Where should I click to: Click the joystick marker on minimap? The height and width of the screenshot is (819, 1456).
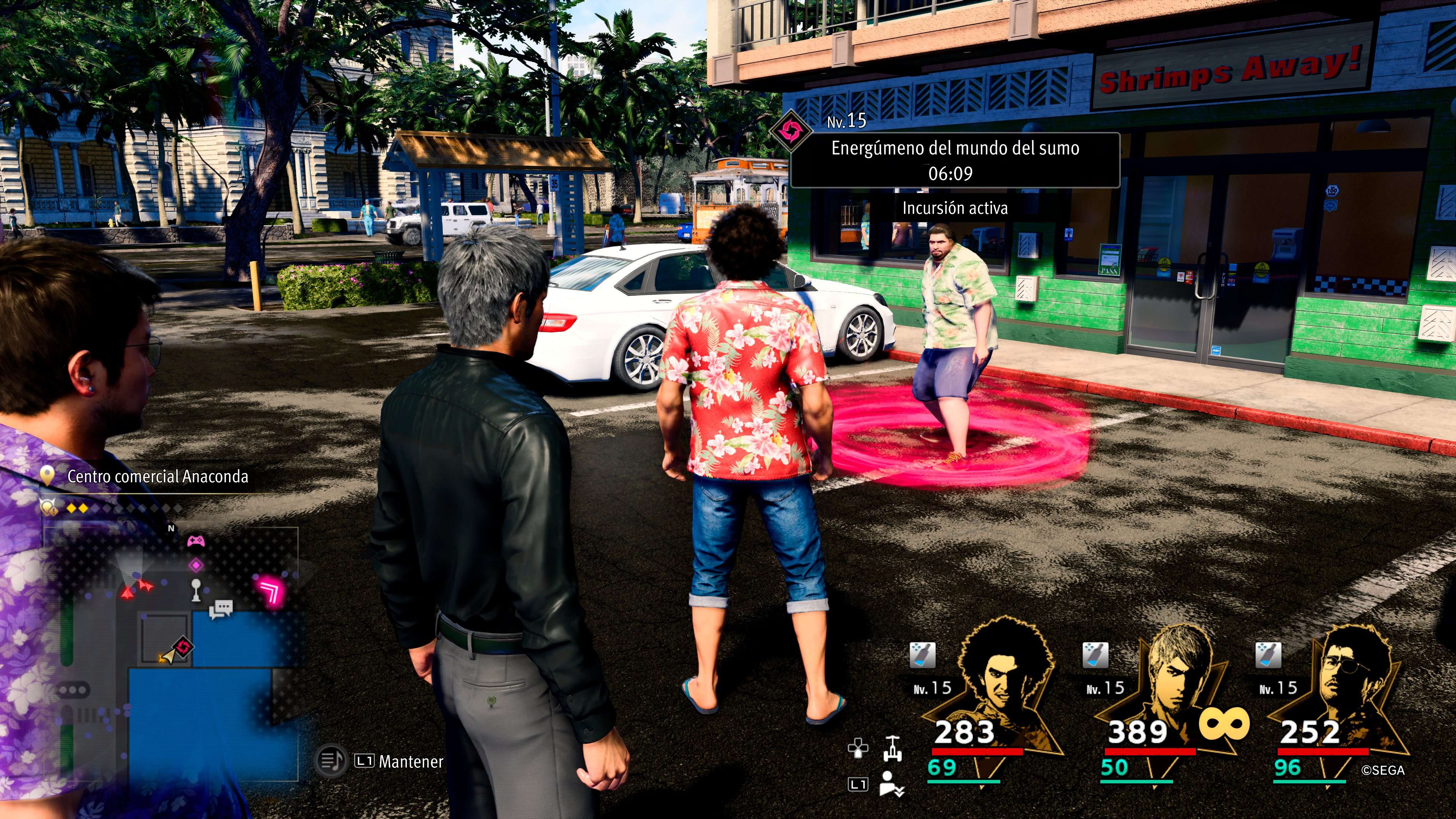point(196,590)
